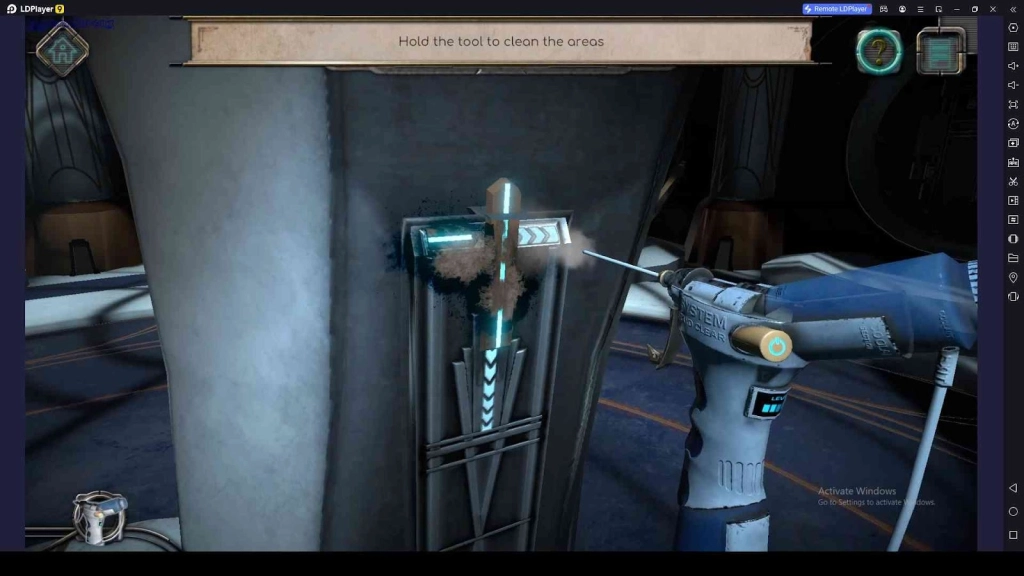Close the LDPlayer window
Screen dimensions: 1024x576
click(x=992, y=9)
